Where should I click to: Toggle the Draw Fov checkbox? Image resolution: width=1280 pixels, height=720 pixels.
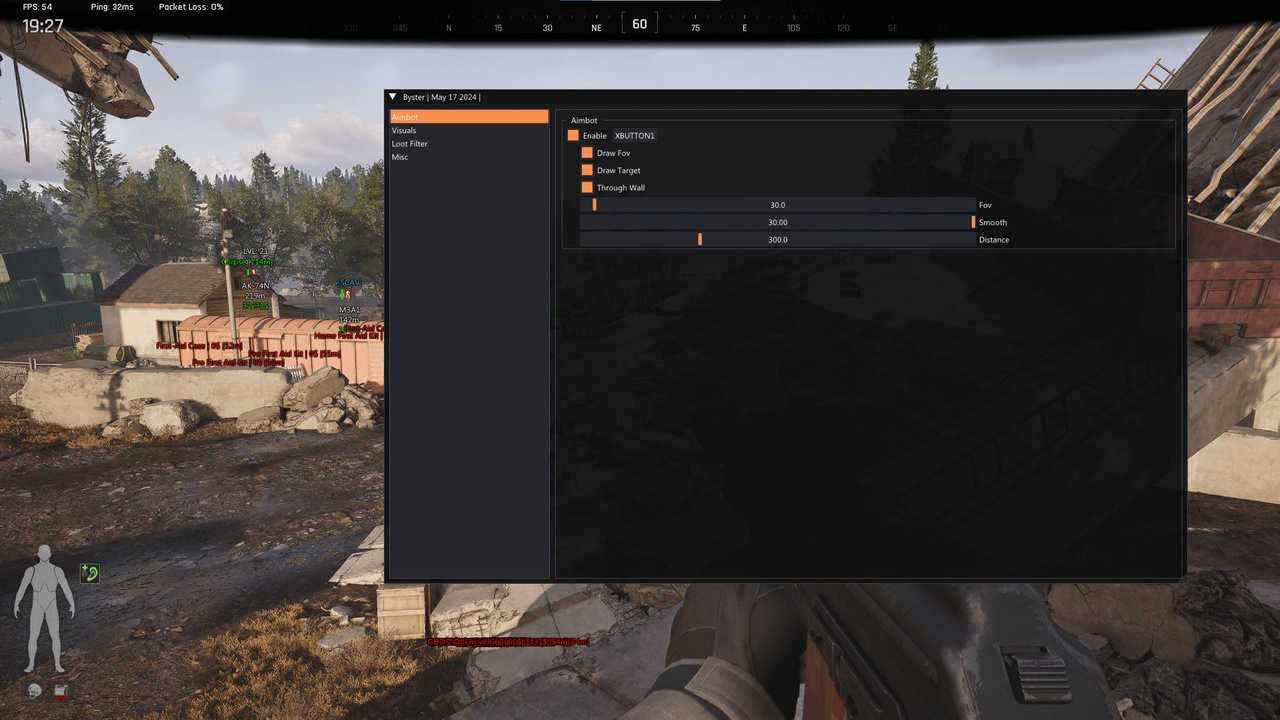click(x=587, y=153)
